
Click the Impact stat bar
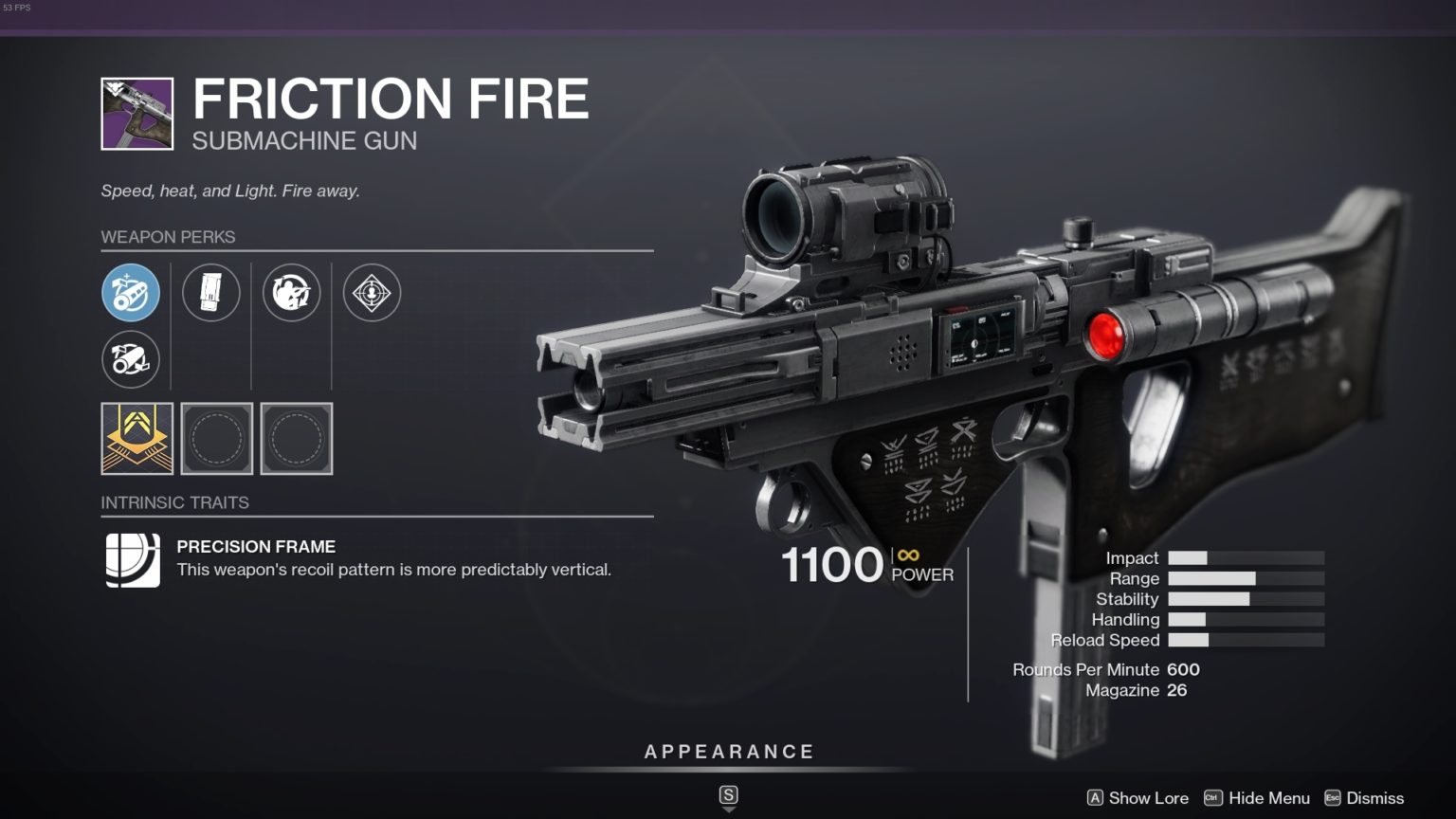coord(1245,557)
